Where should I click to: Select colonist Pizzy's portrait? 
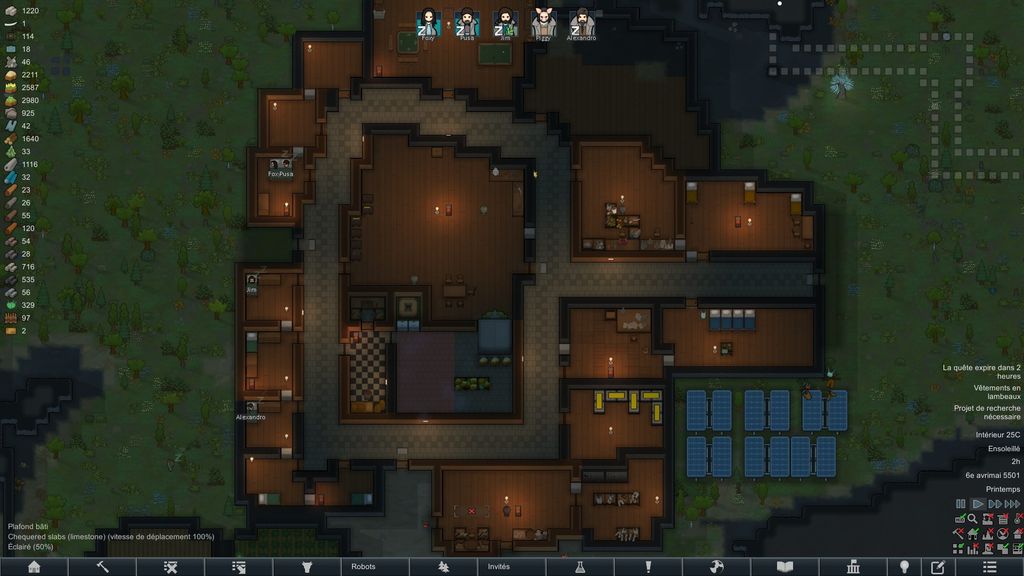[543, 23]
